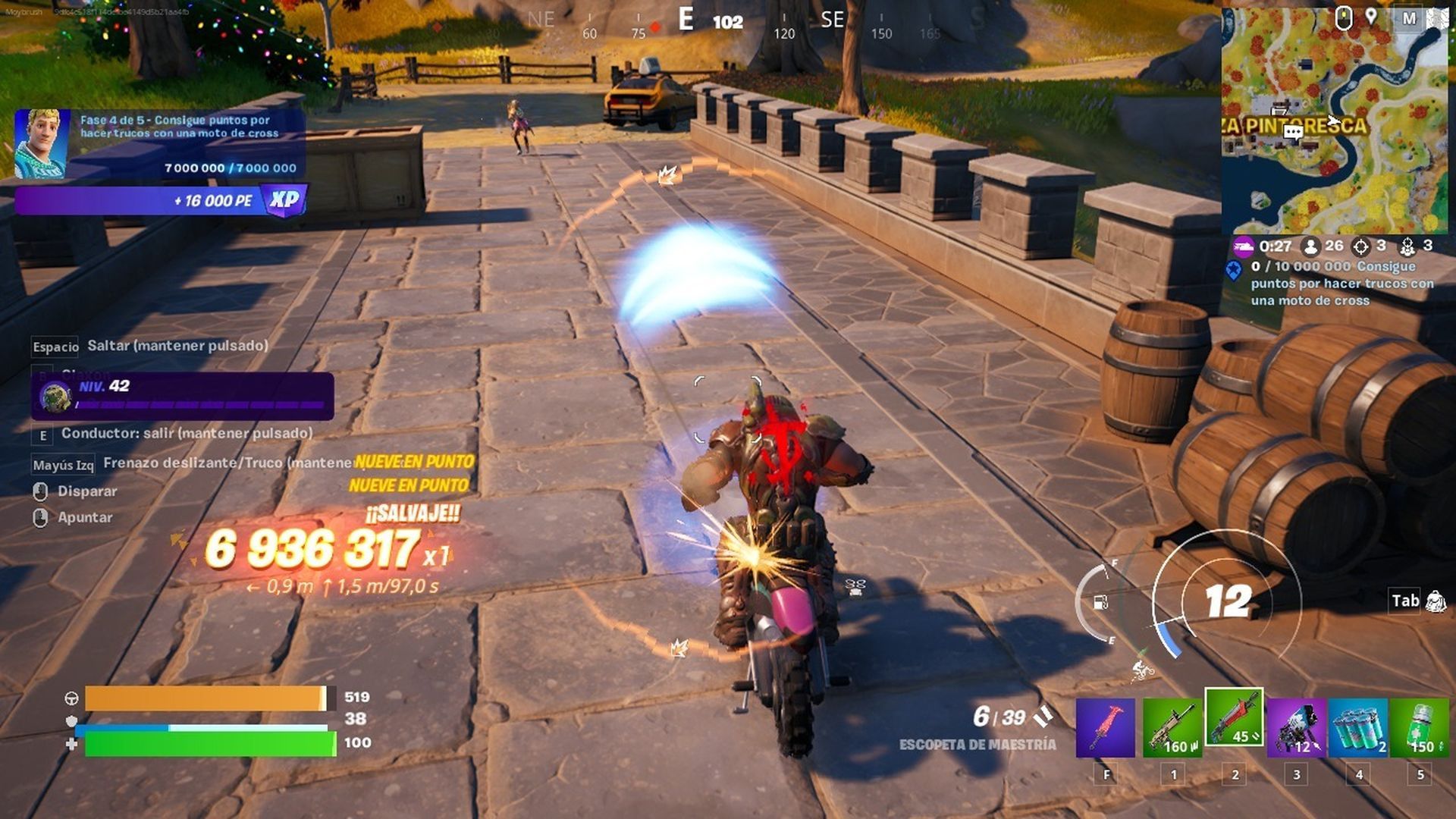Click the eliminations crosshair icon
This screenshot has width=1456, height=819.
pyautogui.click(x=1360, y=246)
